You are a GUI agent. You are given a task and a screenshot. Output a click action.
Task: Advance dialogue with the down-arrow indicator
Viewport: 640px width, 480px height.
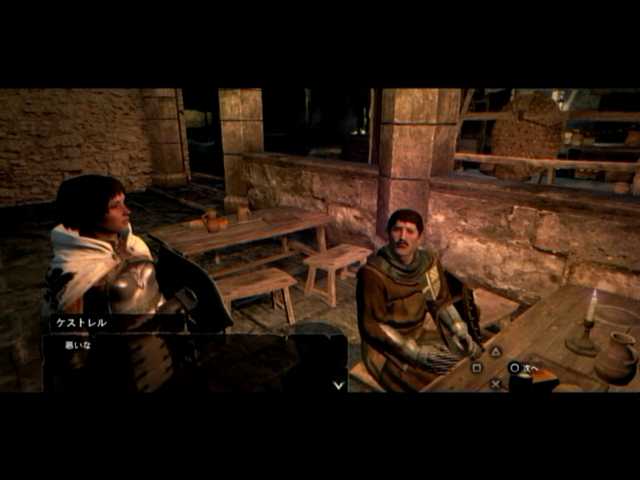pos(338,383)
